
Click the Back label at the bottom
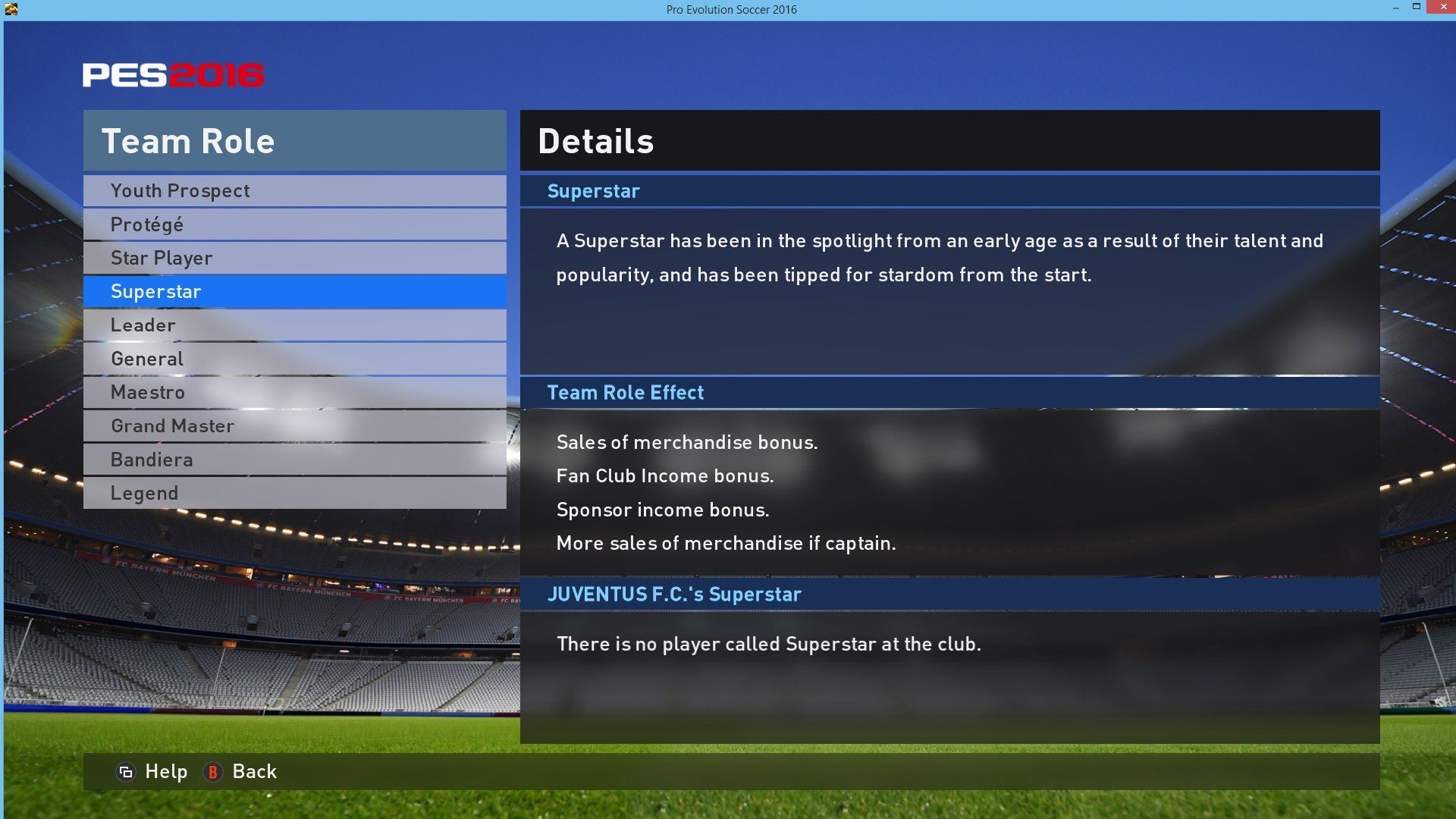[256, 771]
